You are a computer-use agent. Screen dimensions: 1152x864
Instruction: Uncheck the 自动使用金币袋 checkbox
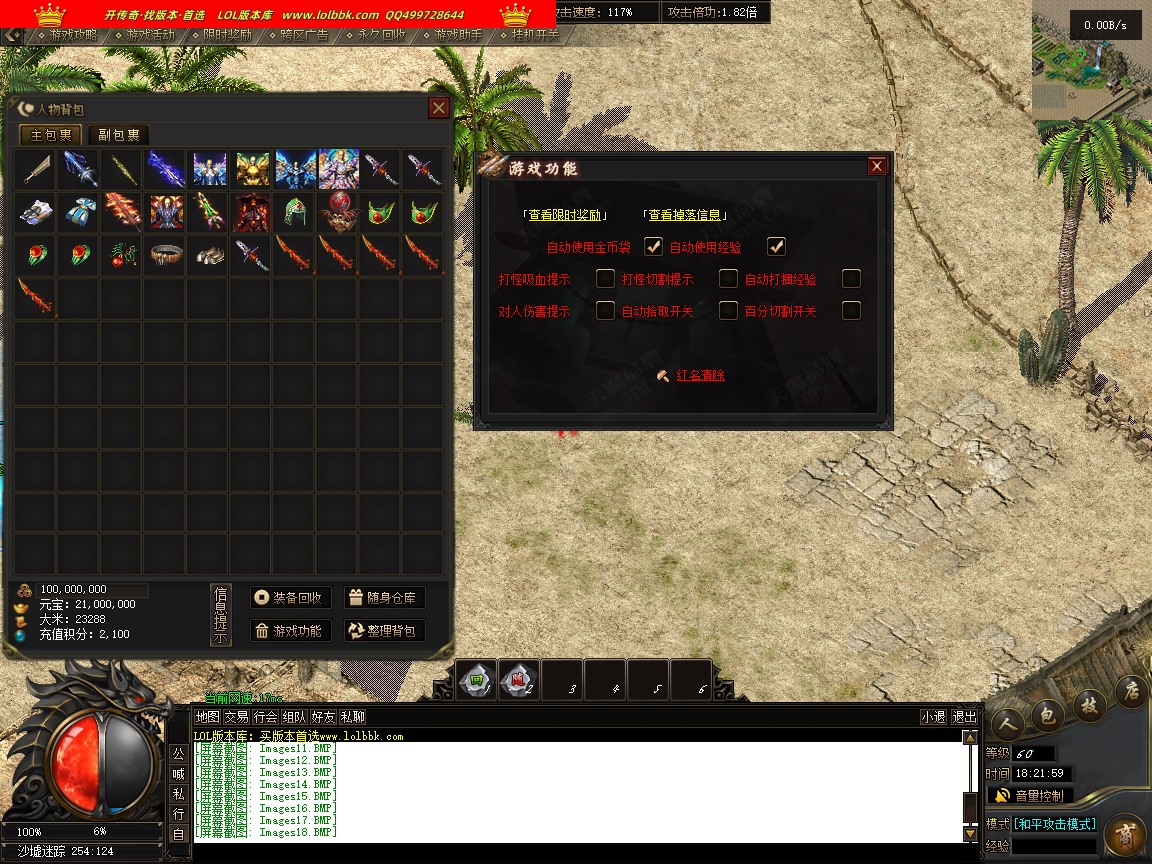(654, 246)
